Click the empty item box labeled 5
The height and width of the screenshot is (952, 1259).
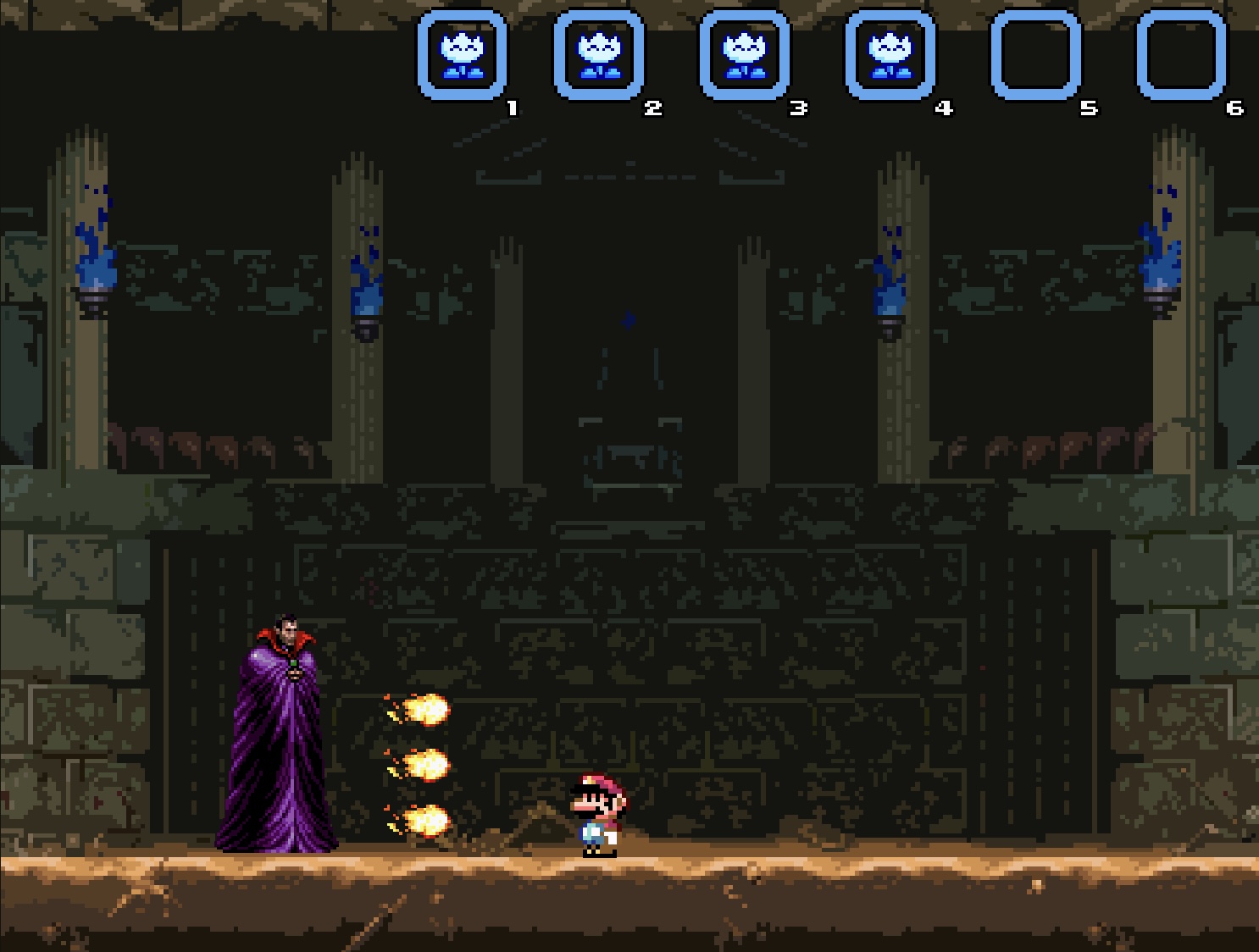[x=1035, y=53]
